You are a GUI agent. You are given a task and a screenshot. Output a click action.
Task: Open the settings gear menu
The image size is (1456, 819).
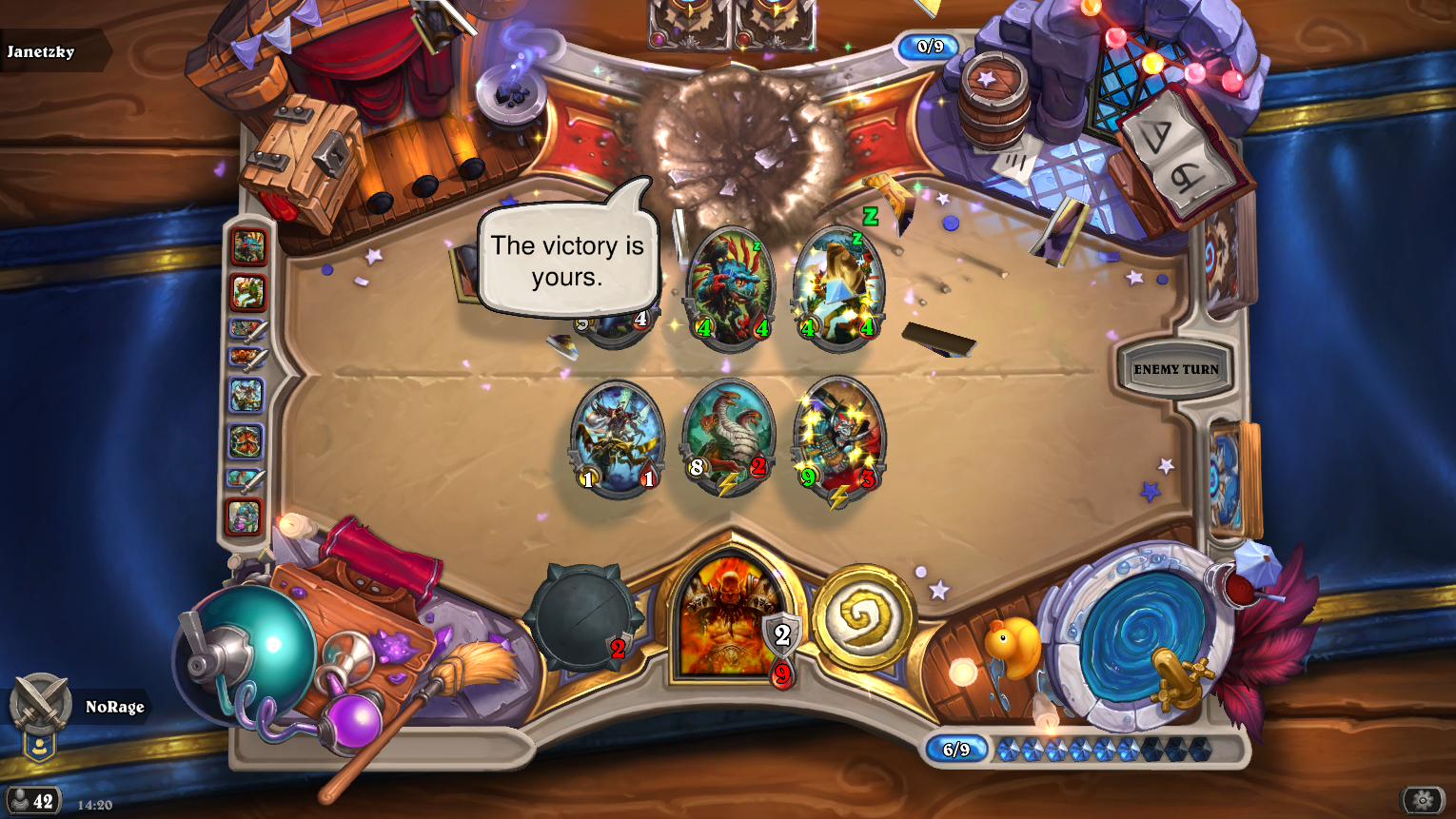click(x=1422, y=800)
